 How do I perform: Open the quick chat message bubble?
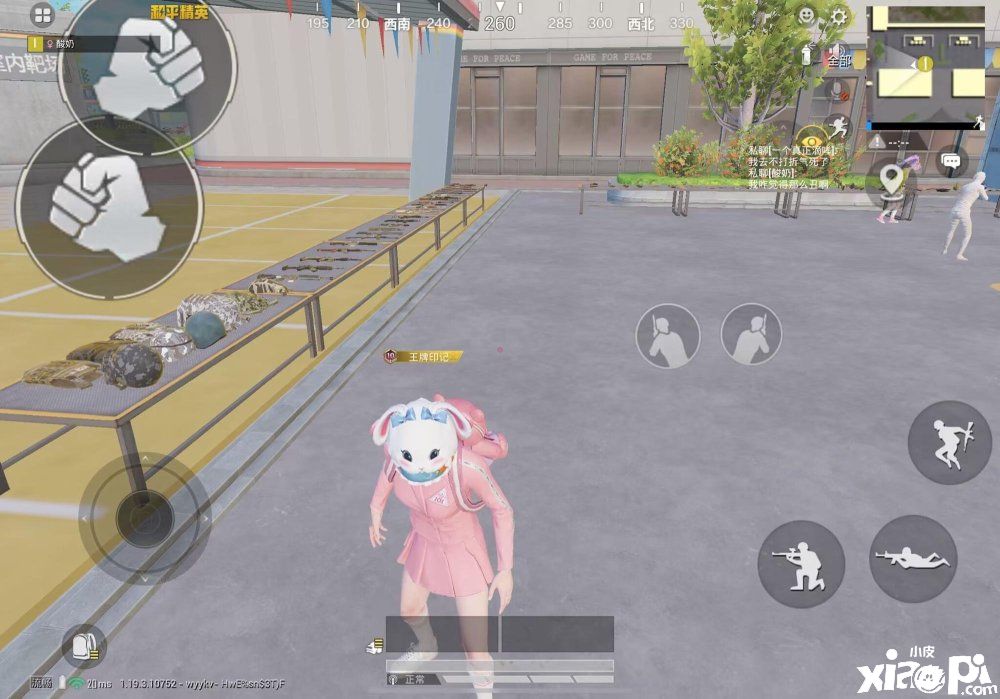tap(951, 161)
